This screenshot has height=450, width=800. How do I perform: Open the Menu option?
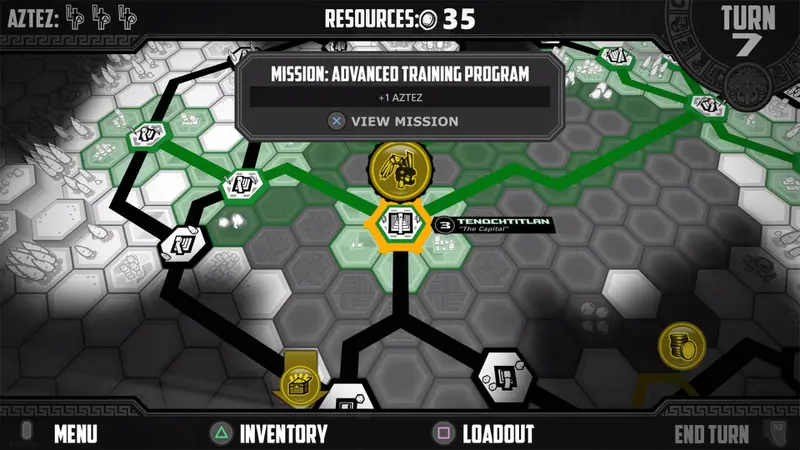coord(75,434)
